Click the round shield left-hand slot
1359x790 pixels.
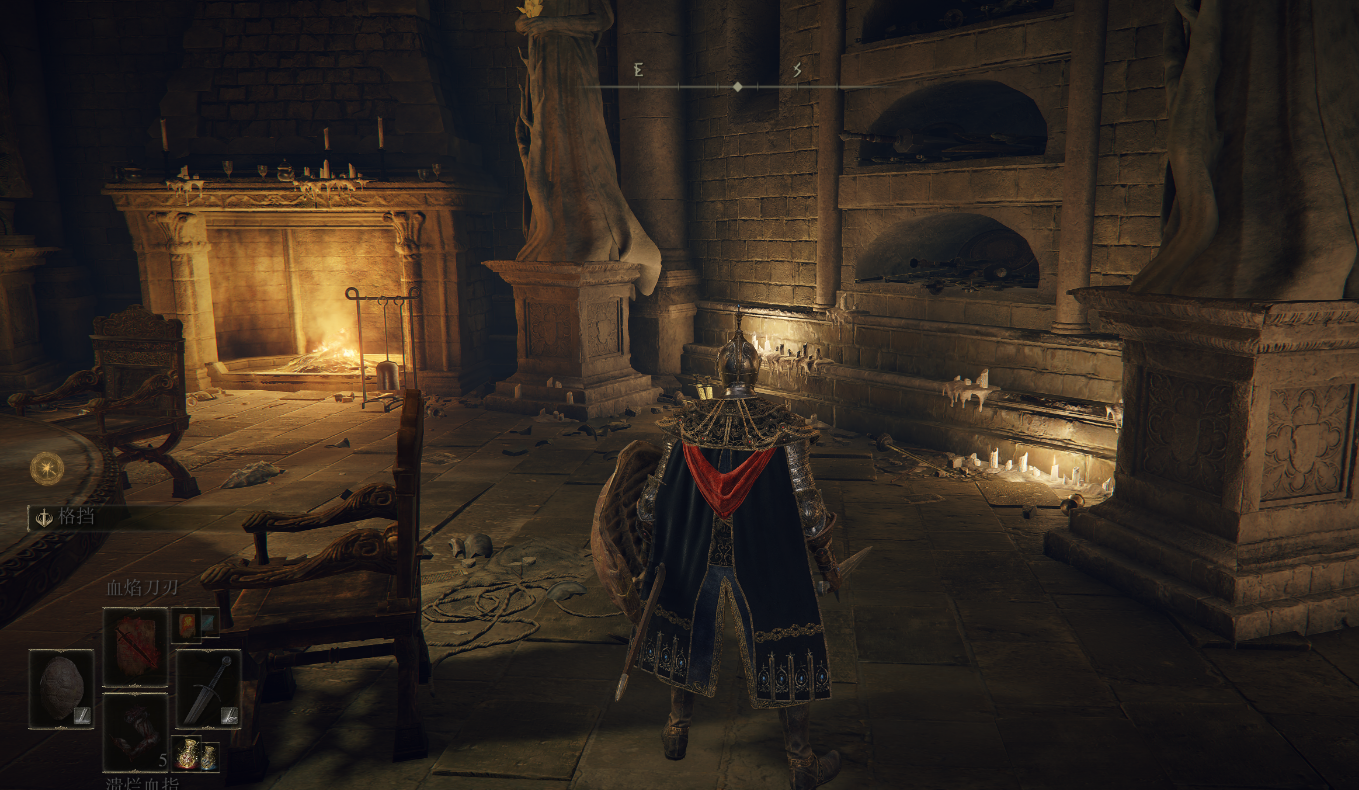[x=61, y=688]
